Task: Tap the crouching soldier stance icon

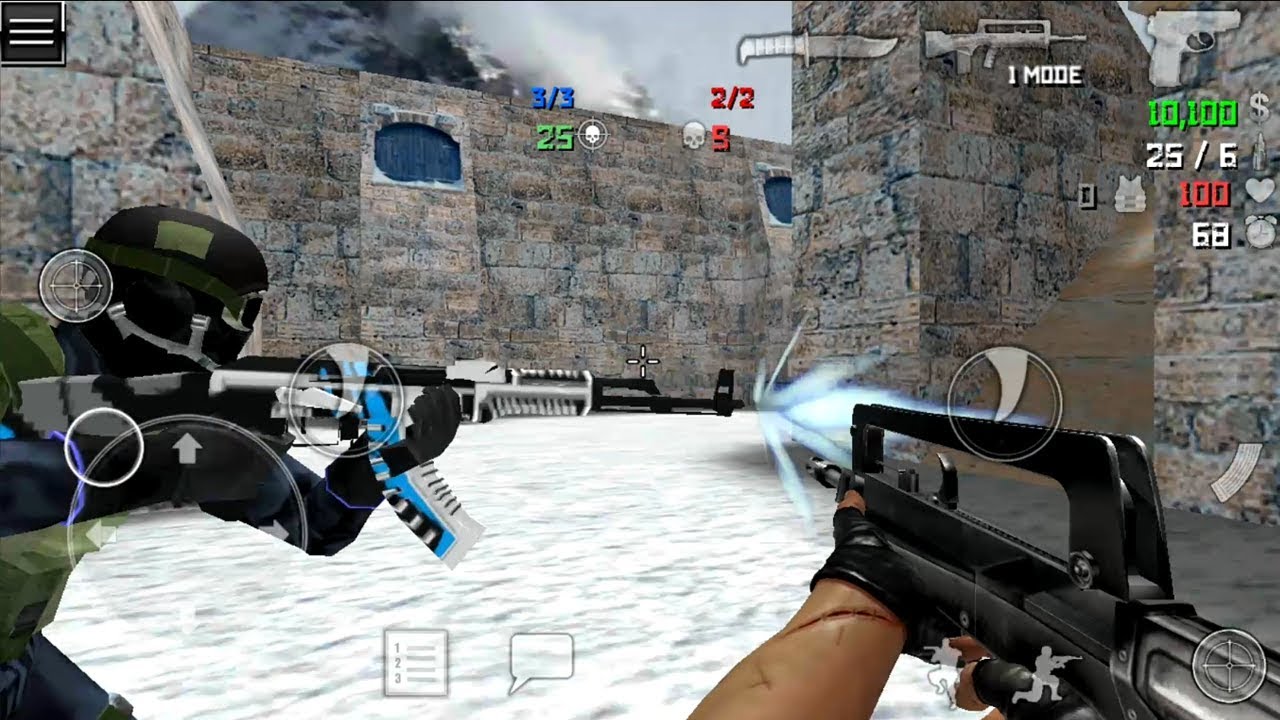Action: (x=1047, y=673)
